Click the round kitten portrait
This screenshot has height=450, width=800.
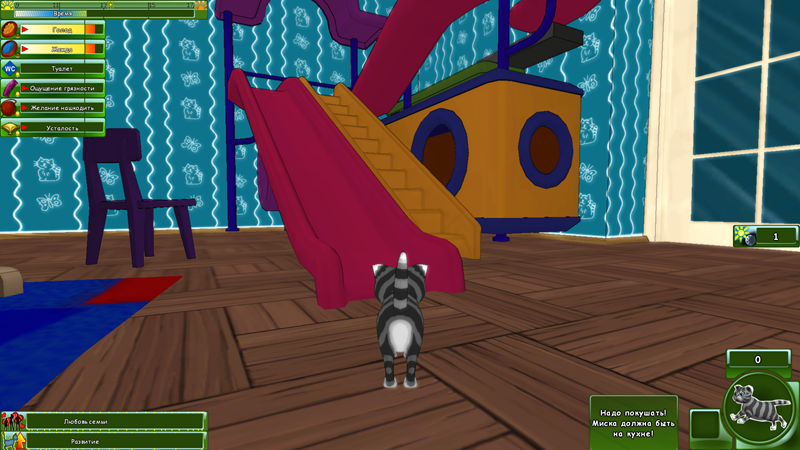click(x=757, y=409)
